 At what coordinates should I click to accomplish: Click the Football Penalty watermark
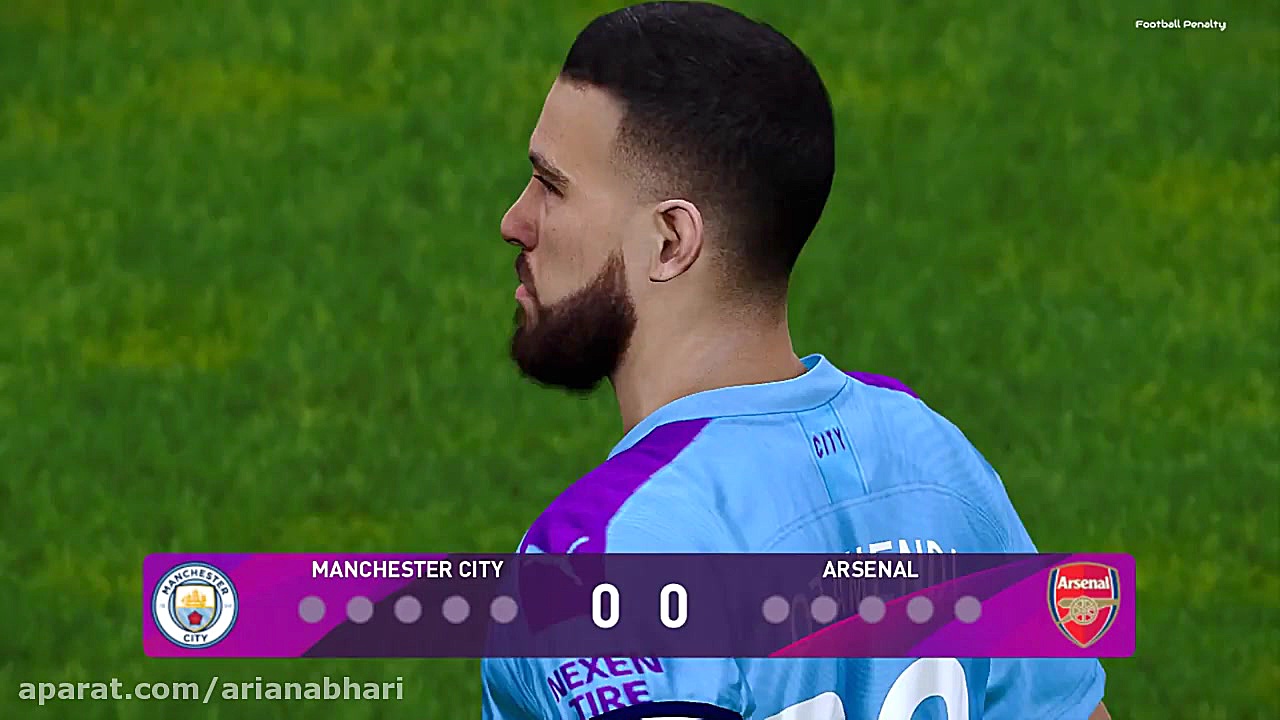point(1180,24)
